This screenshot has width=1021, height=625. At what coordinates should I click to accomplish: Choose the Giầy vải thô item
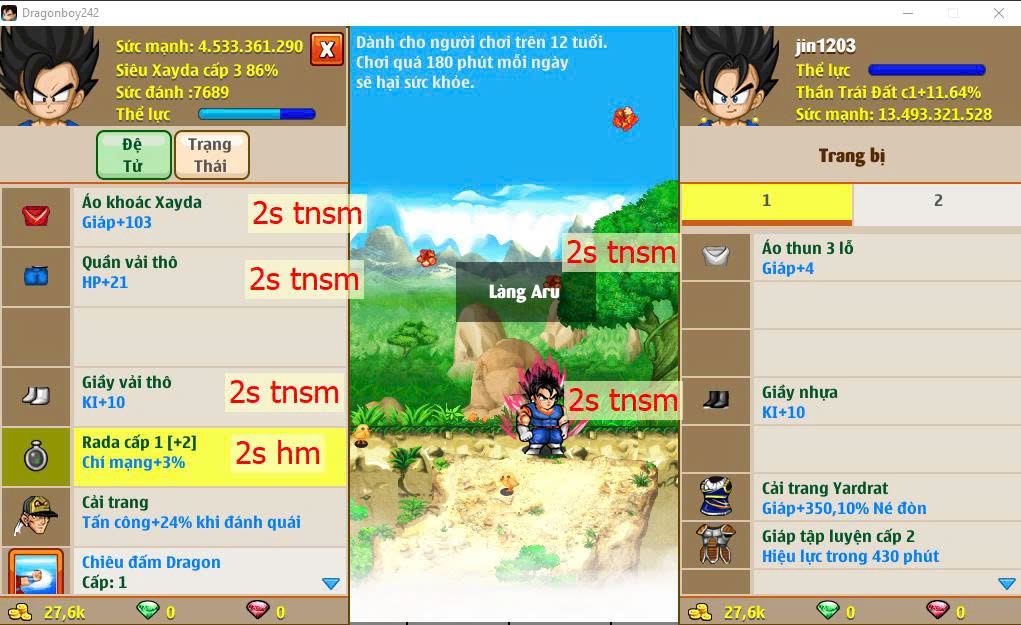point(175,392)
